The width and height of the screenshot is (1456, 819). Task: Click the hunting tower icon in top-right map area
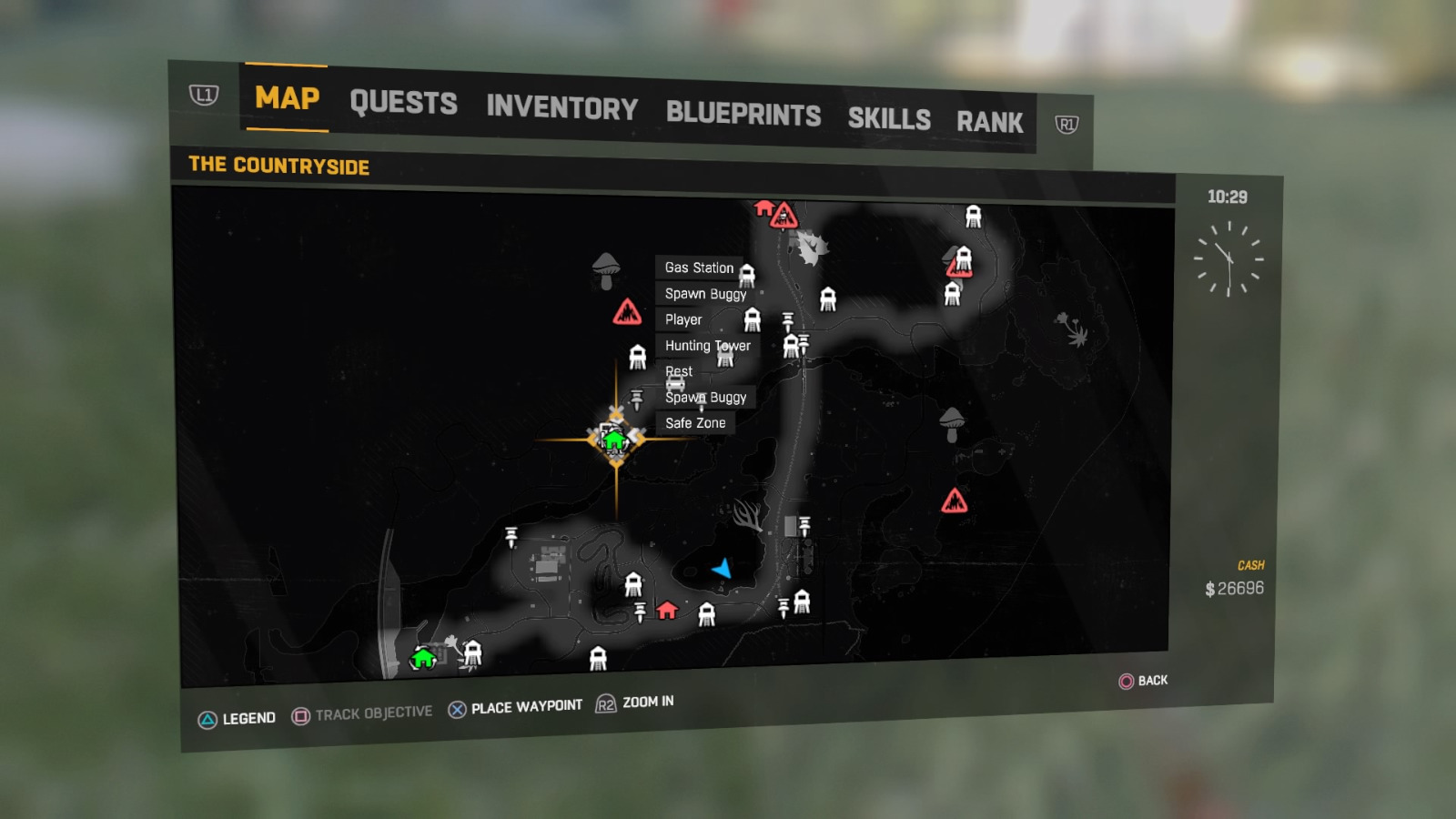(974, 215)
